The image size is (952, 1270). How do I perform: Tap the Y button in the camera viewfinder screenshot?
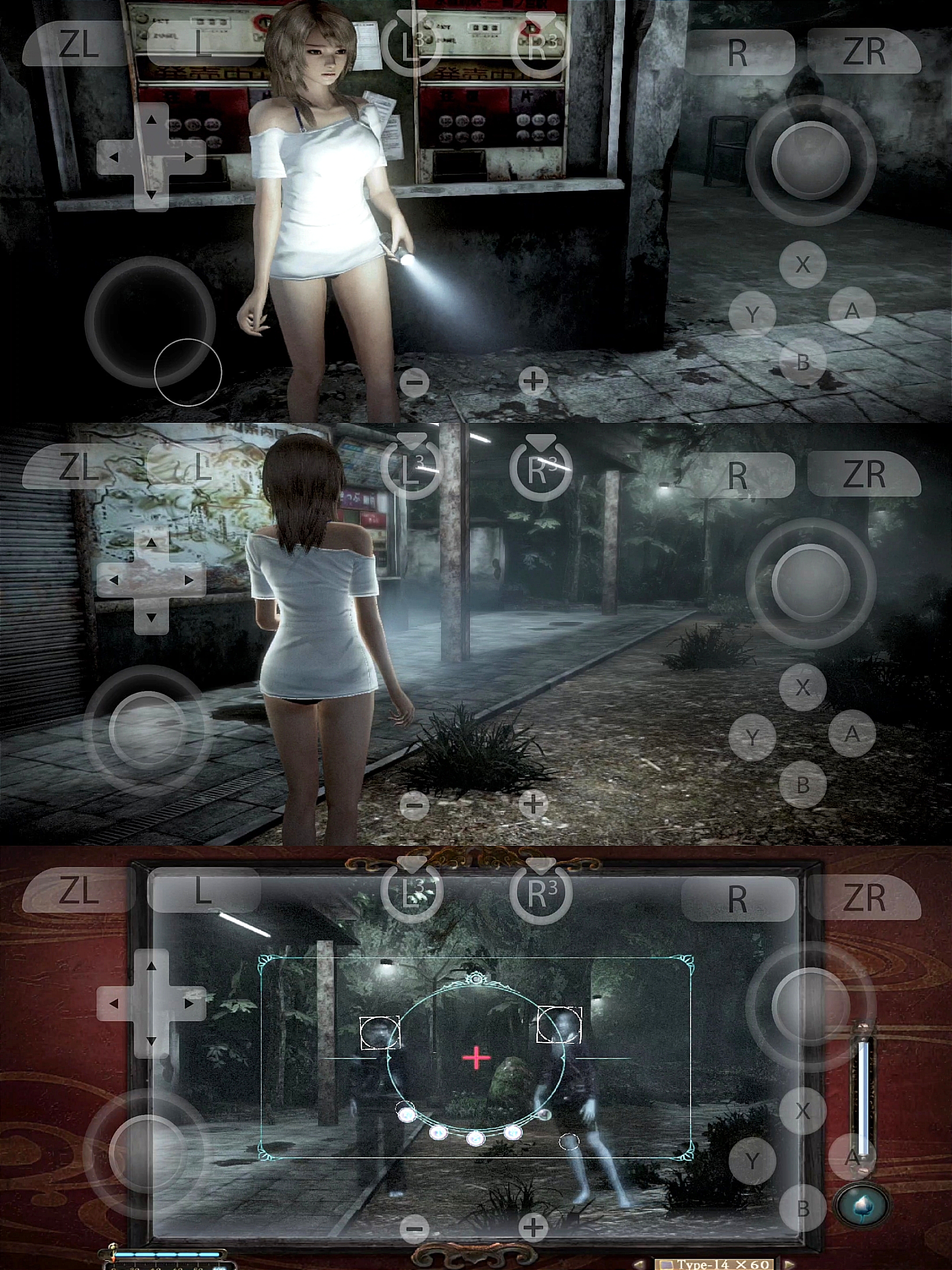point(752,1160)
